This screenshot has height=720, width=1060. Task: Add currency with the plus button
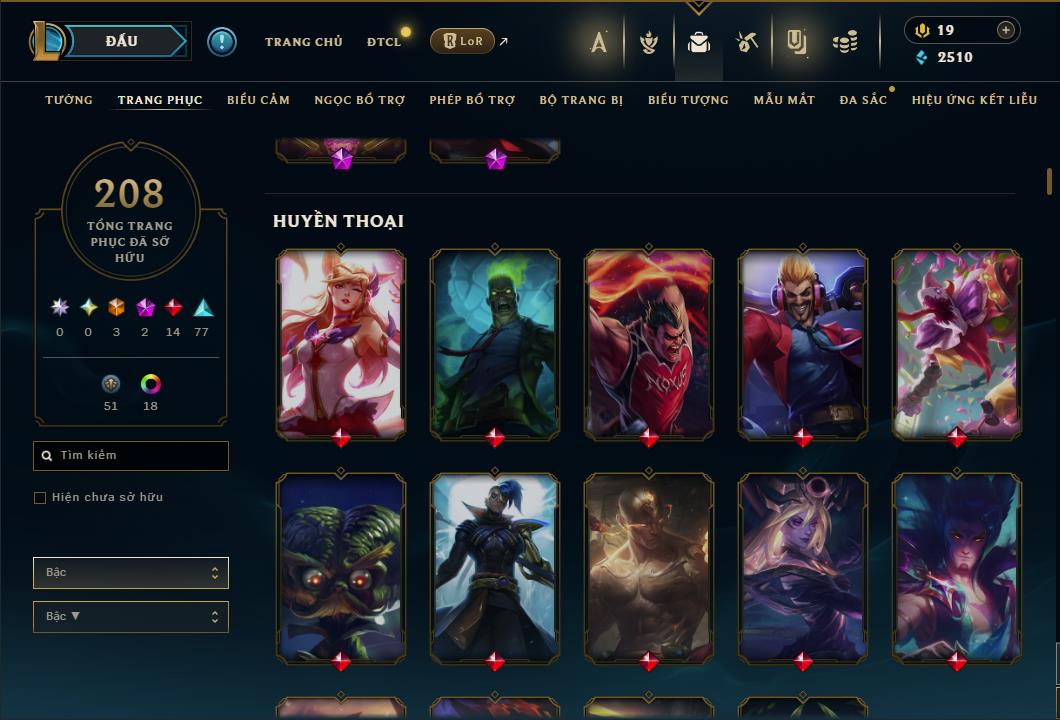(x=1005, y=30)
